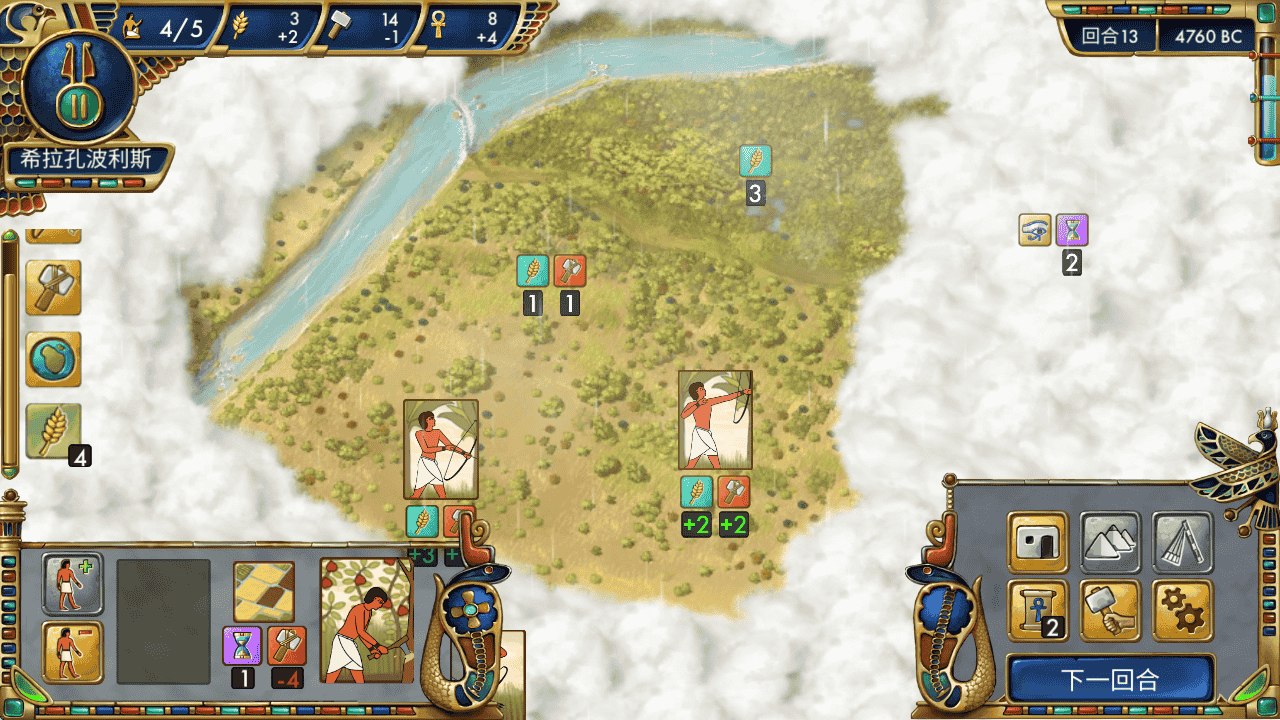Choose the green stone sidebar icon

(x=53, y=359)
